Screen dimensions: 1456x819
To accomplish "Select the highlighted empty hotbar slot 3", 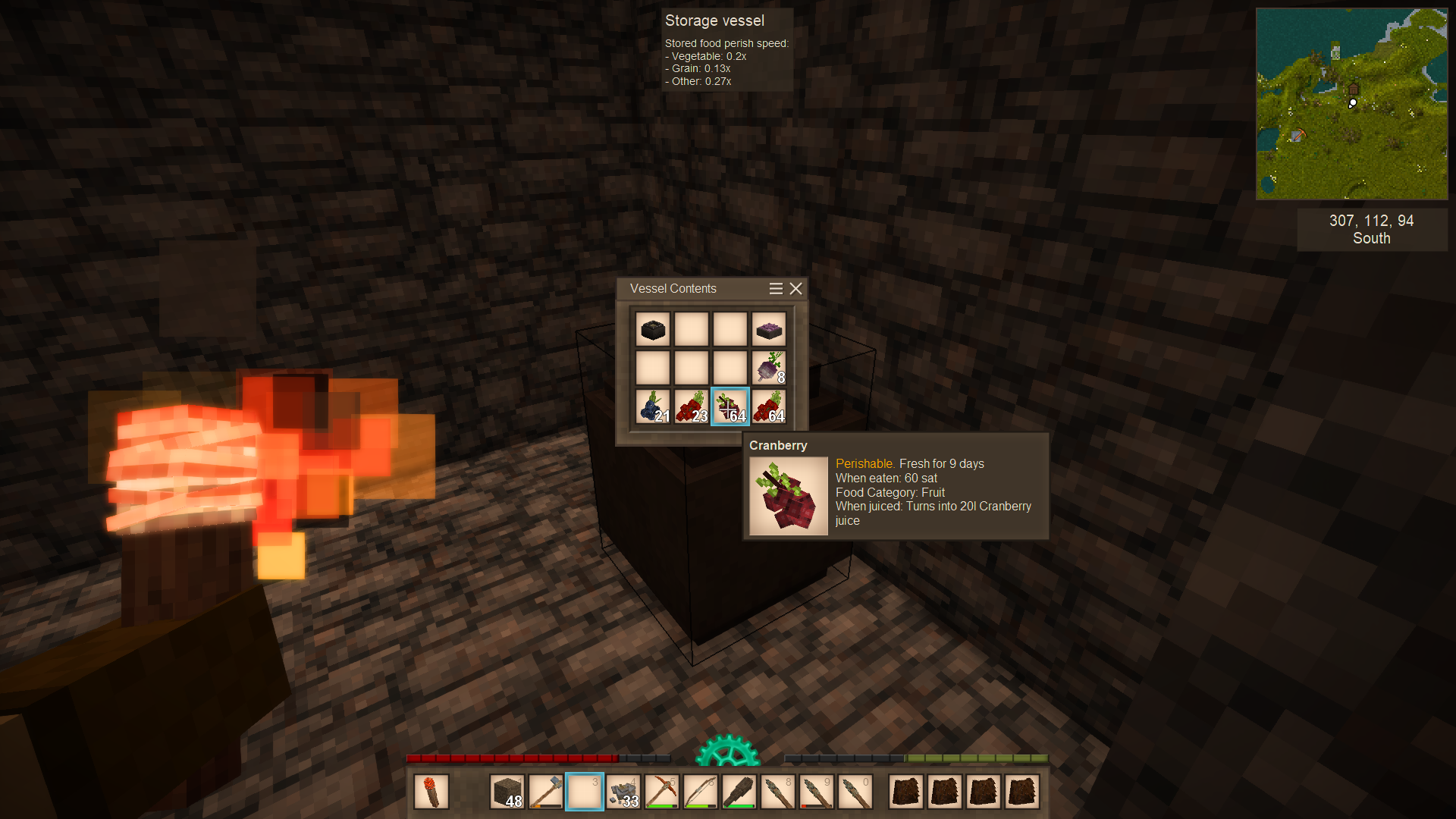I will pos(585,792).
